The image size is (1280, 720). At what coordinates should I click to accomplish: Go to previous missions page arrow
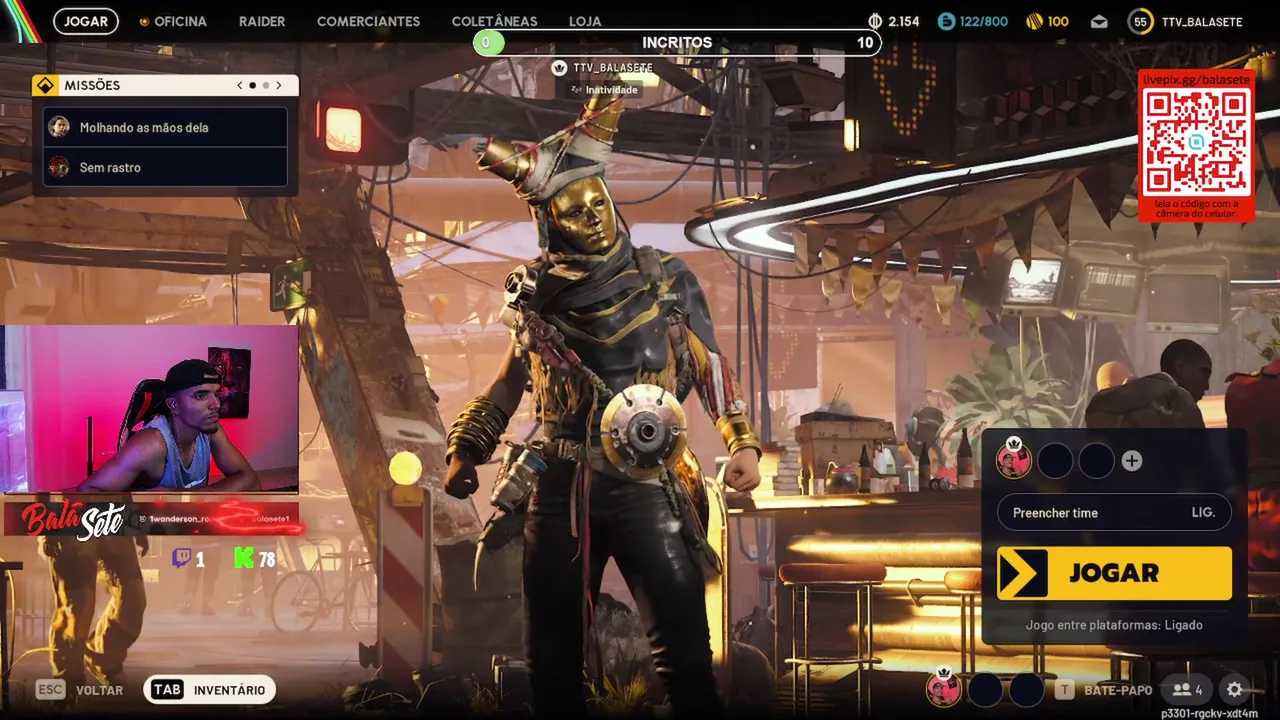click(240, 86)
